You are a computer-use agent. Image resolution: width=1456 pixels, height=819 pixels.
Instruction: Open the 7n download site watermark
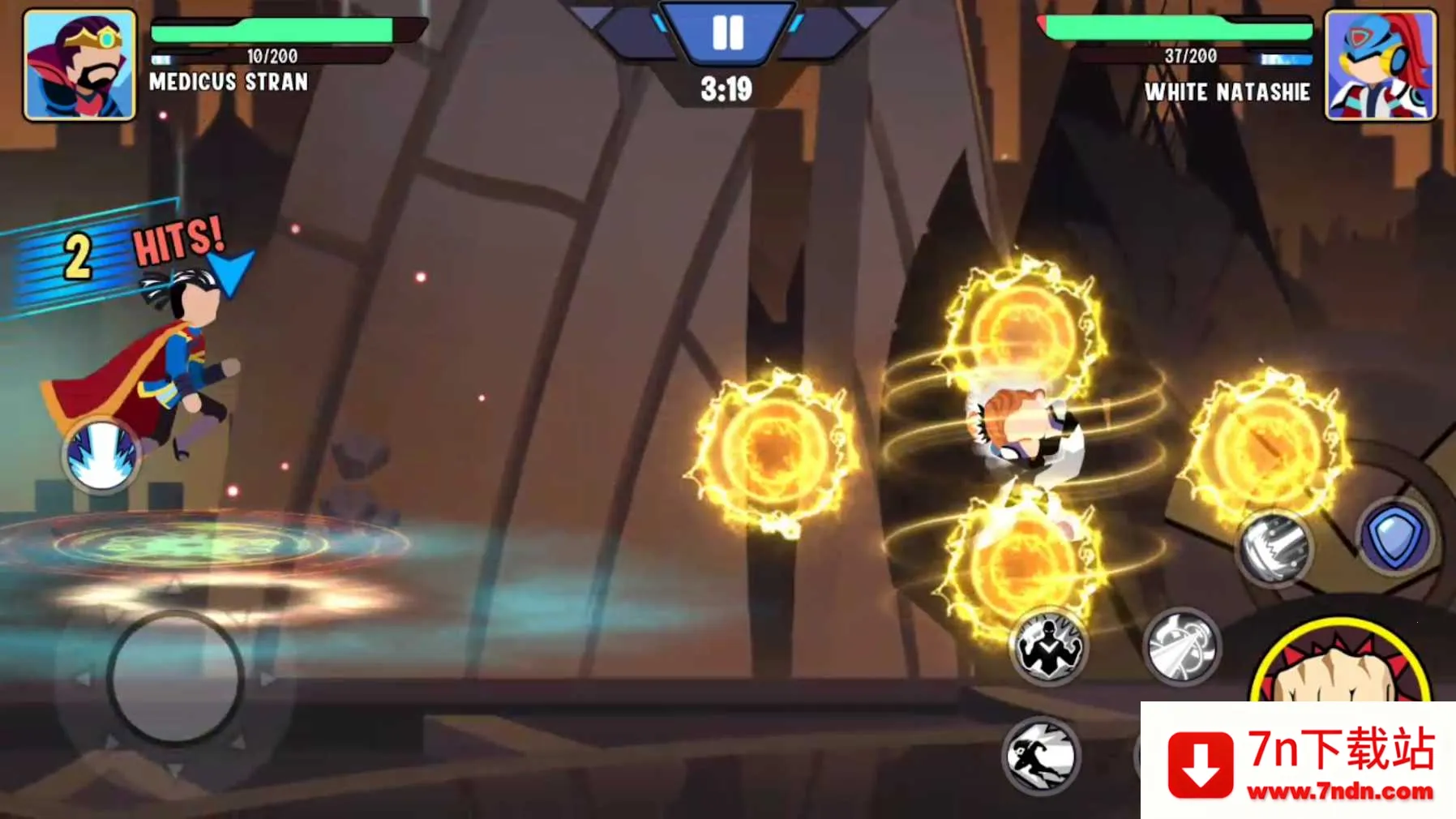pos(1299,762)
